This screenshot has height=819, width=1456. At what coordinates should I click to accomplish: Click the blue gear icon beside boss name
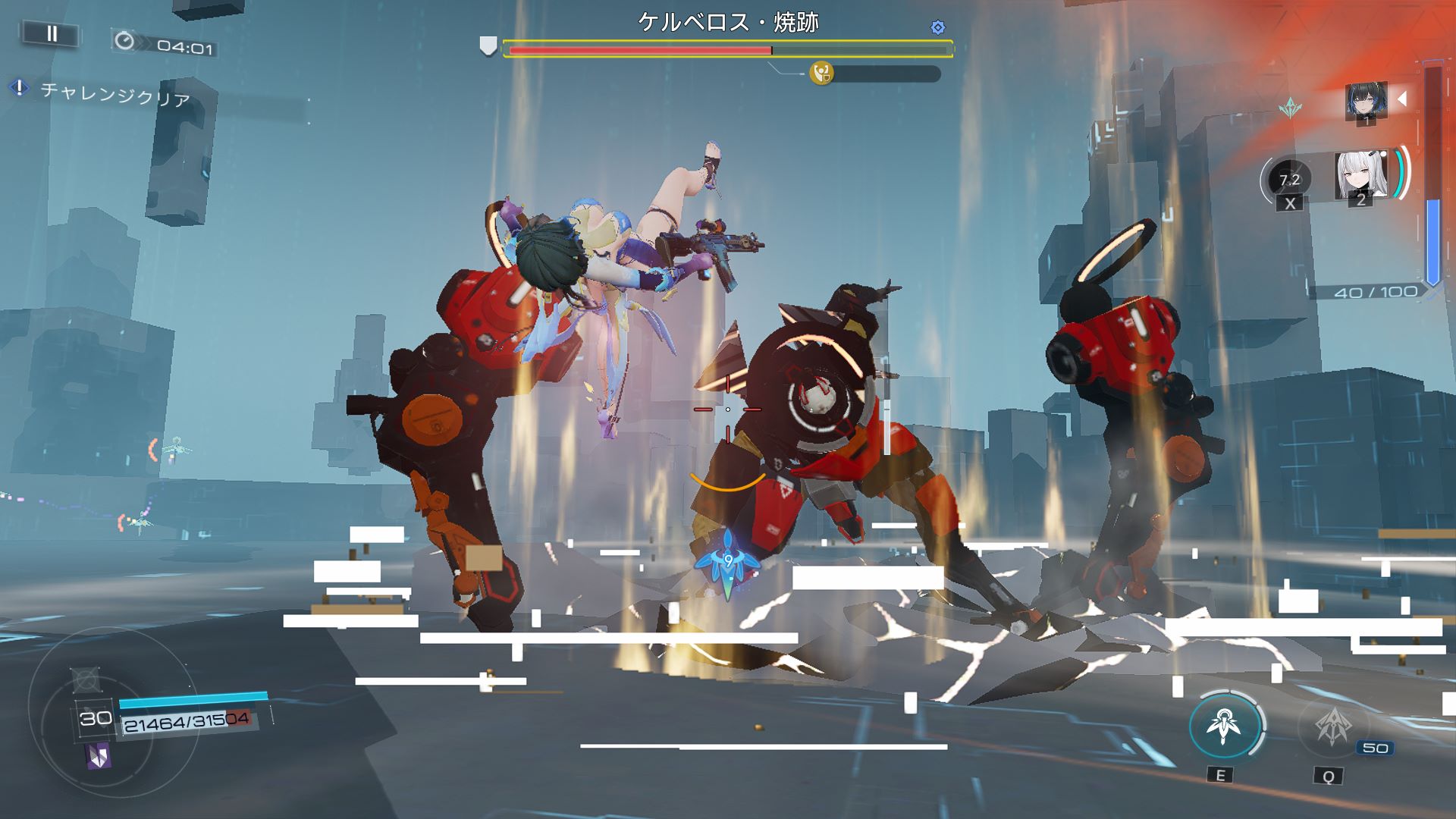point(938,28)
